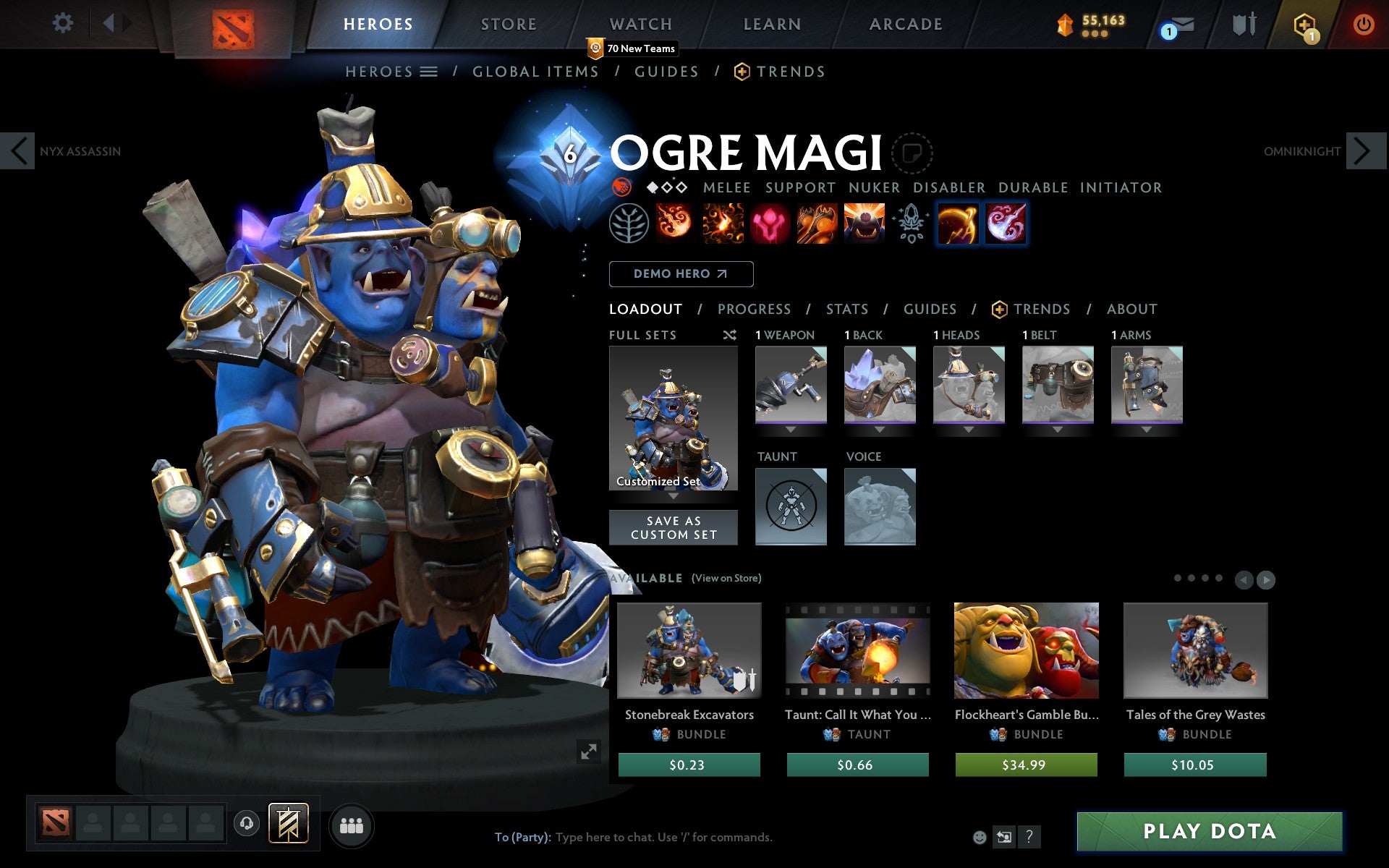Click the power button to quit Dota
The height and width of the screenshot is (868, 1389).
pyautogui.click(x=1364, y=24)
